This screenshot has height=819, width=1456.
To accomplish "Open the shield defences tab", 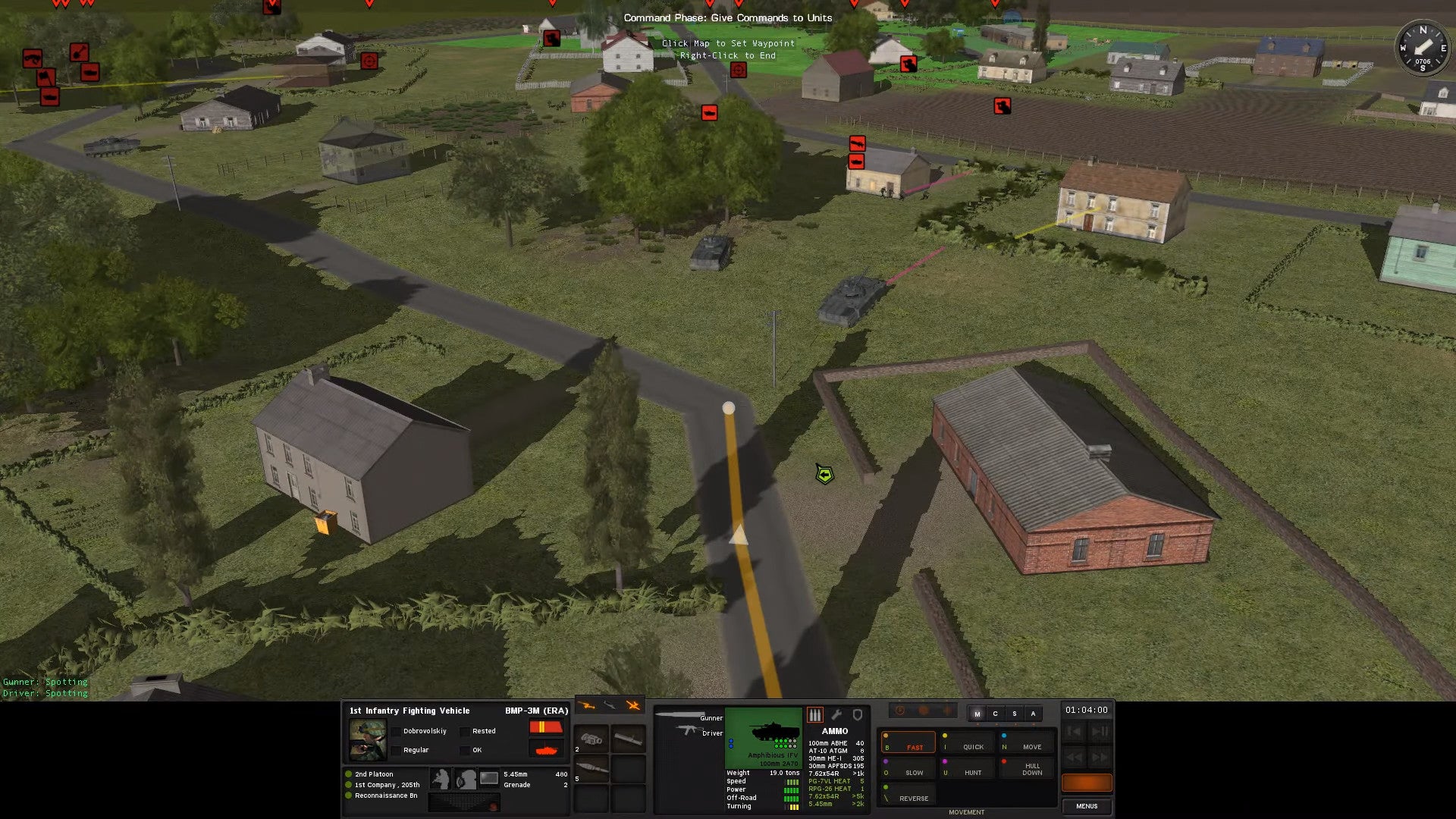I will tap(858, 714).
